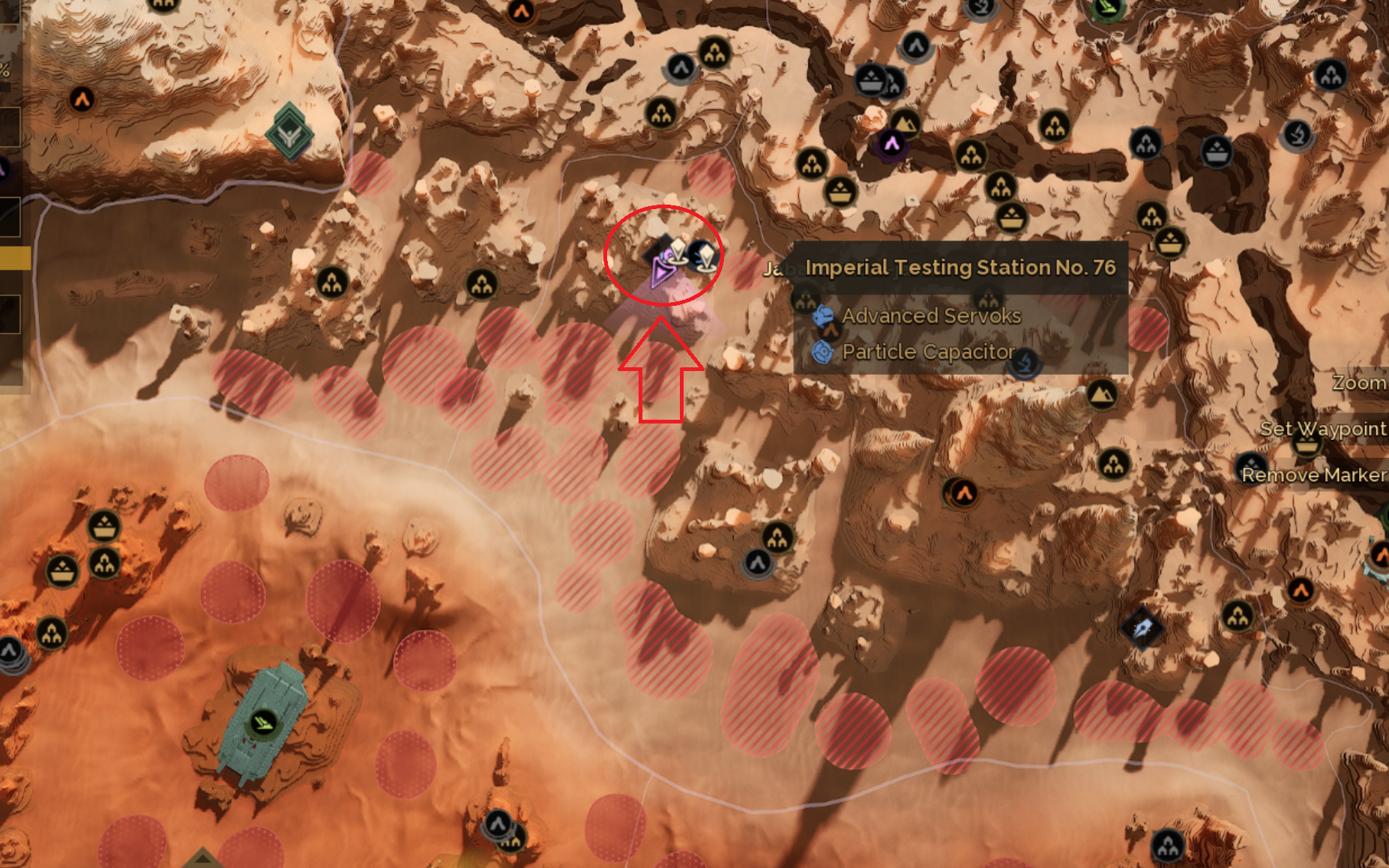The height and width of the screenshot is (868, 1389).
Task: Choose the Remove Marker option
Action: click(x=1313, y=475)
